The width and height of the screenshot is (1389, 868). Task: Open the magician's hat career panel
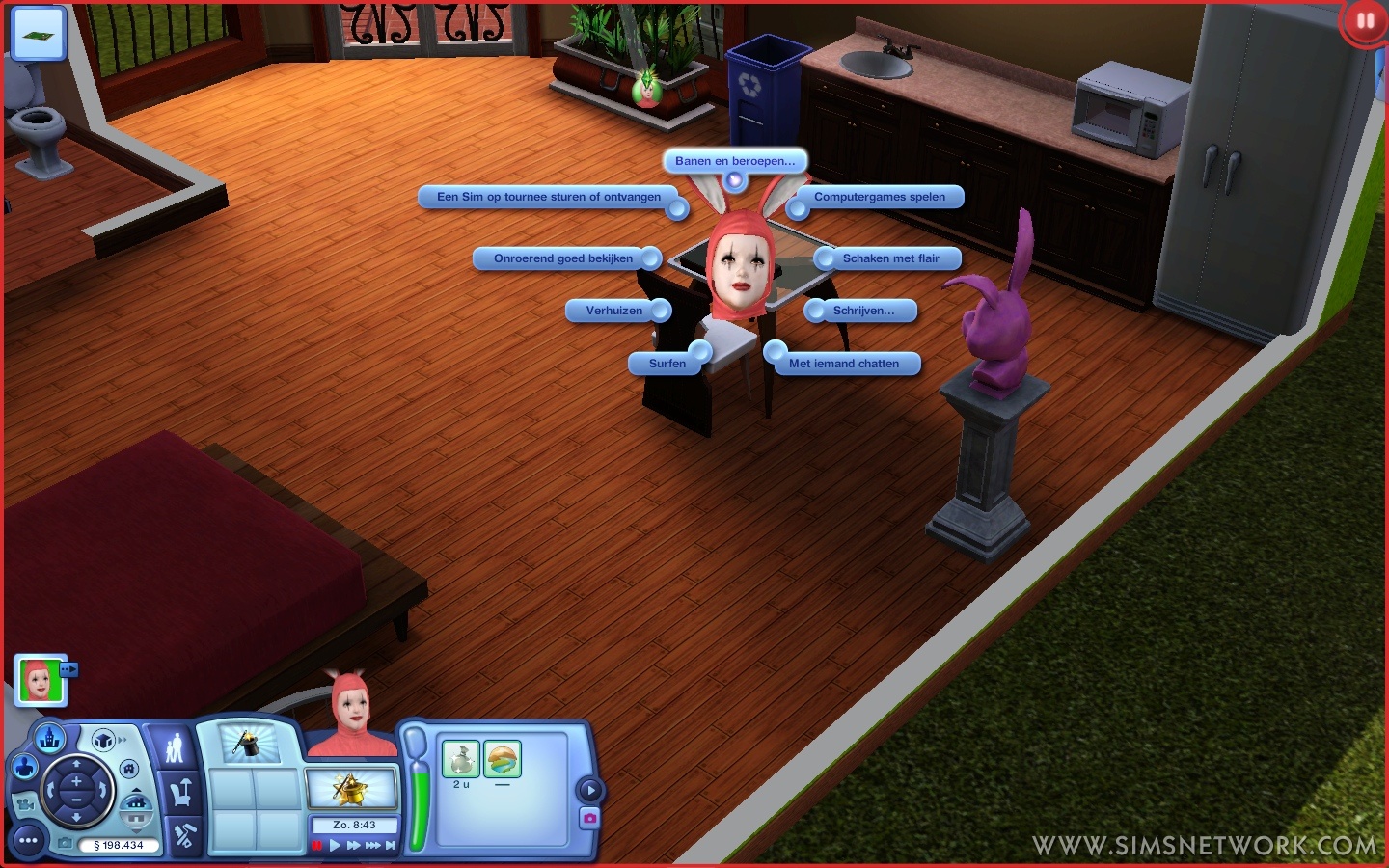[250, 744]
